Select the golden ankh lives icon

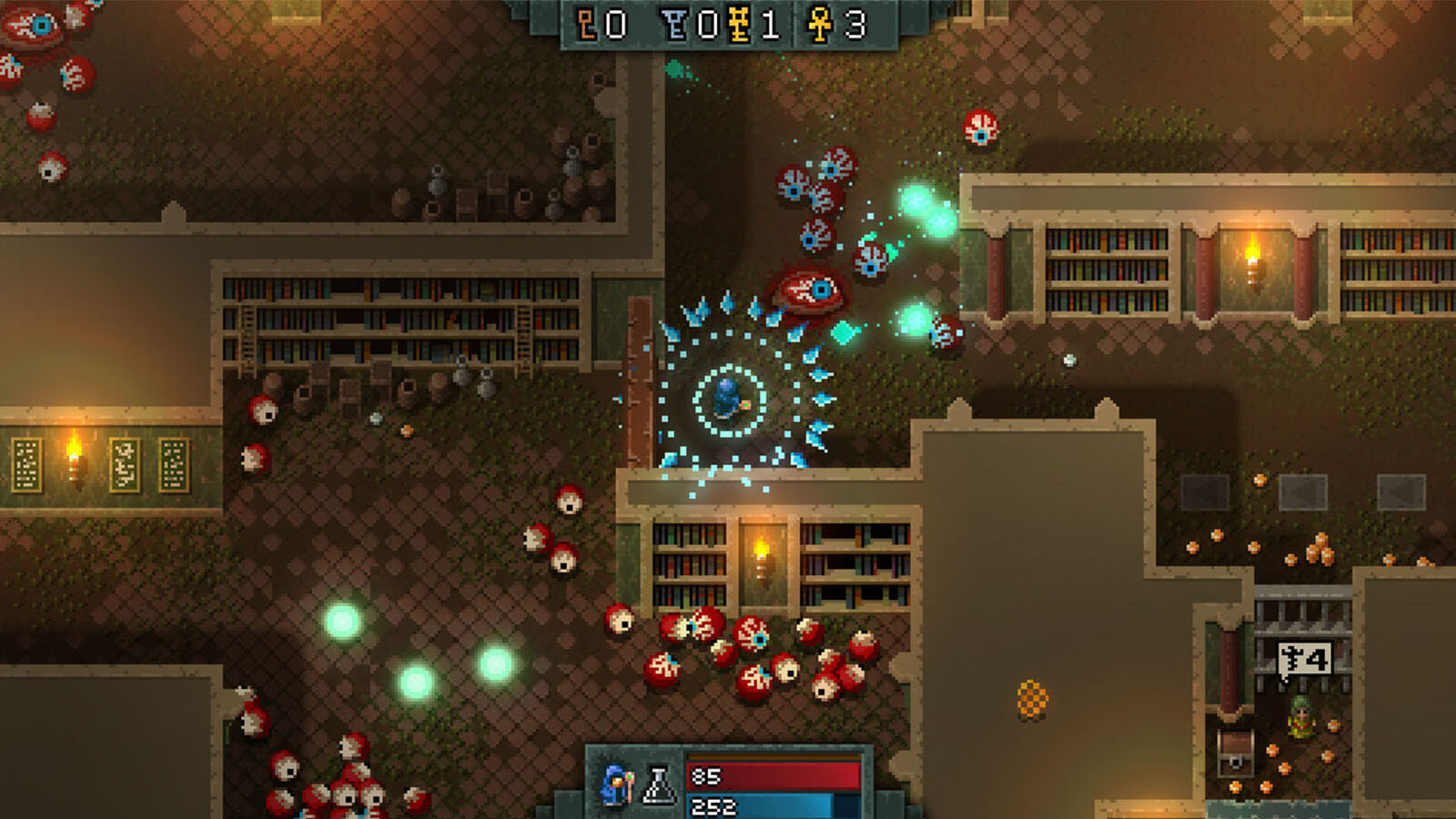click(820, 25)
